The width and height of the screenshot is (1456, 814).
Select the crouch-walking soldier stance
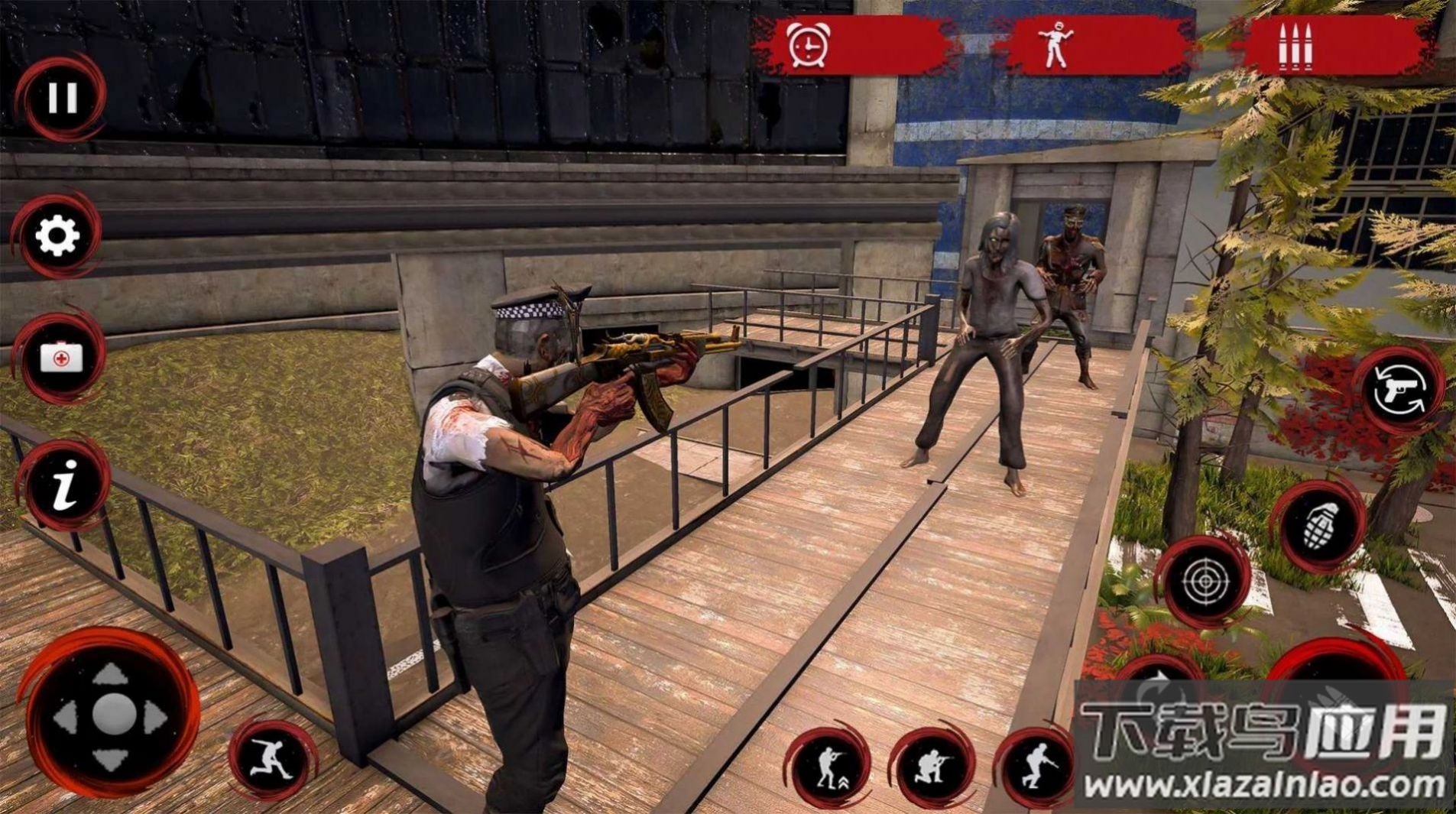click(1037, 766)
